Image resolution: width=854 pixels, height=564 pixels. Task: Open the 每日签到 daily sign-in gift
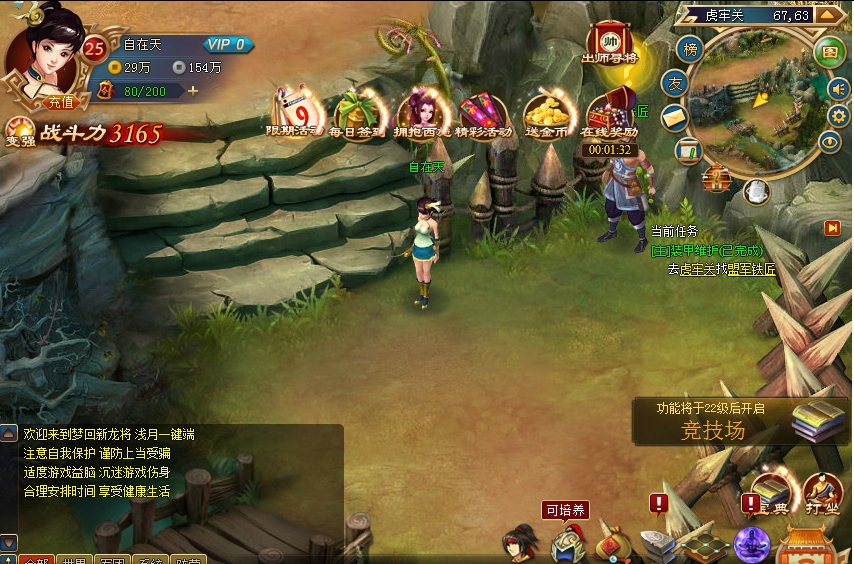click(357, 110)
